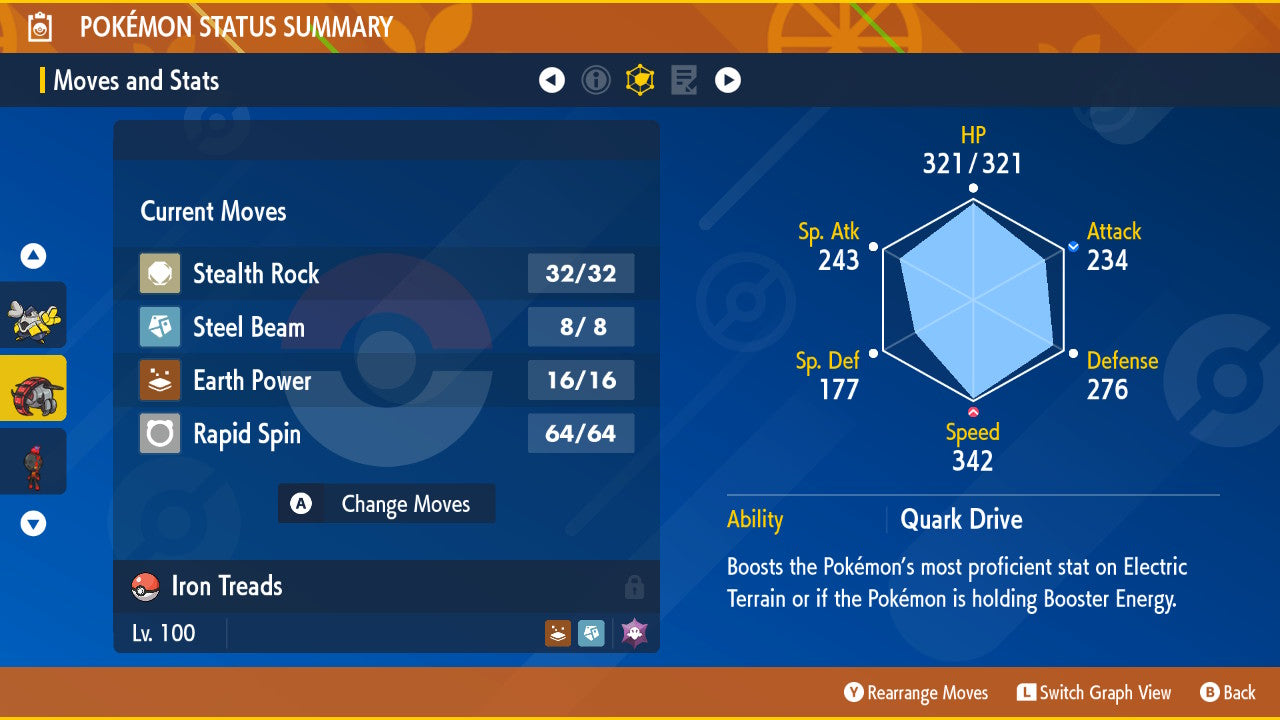Select the highlighted Iron Treads party thumbnail
Viewport: 1280px width, 720px height.
[33, 388]
